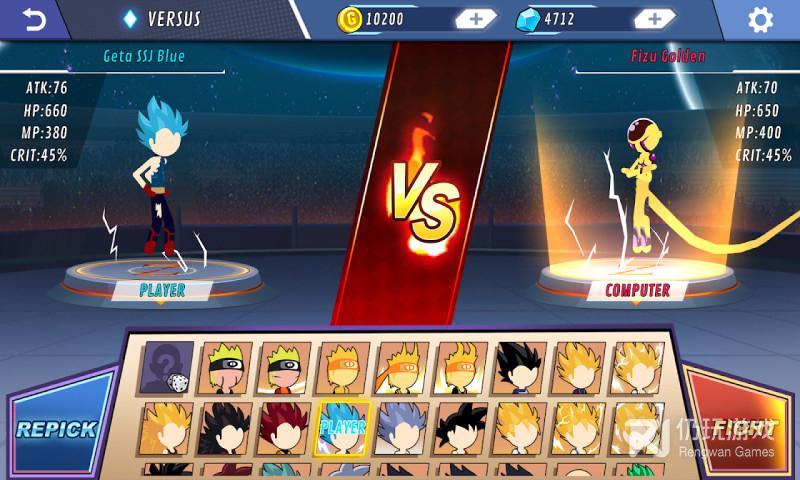This screenshot has width=800, height=480.
Task: Open the settings gear
Action: coord(761,19)
